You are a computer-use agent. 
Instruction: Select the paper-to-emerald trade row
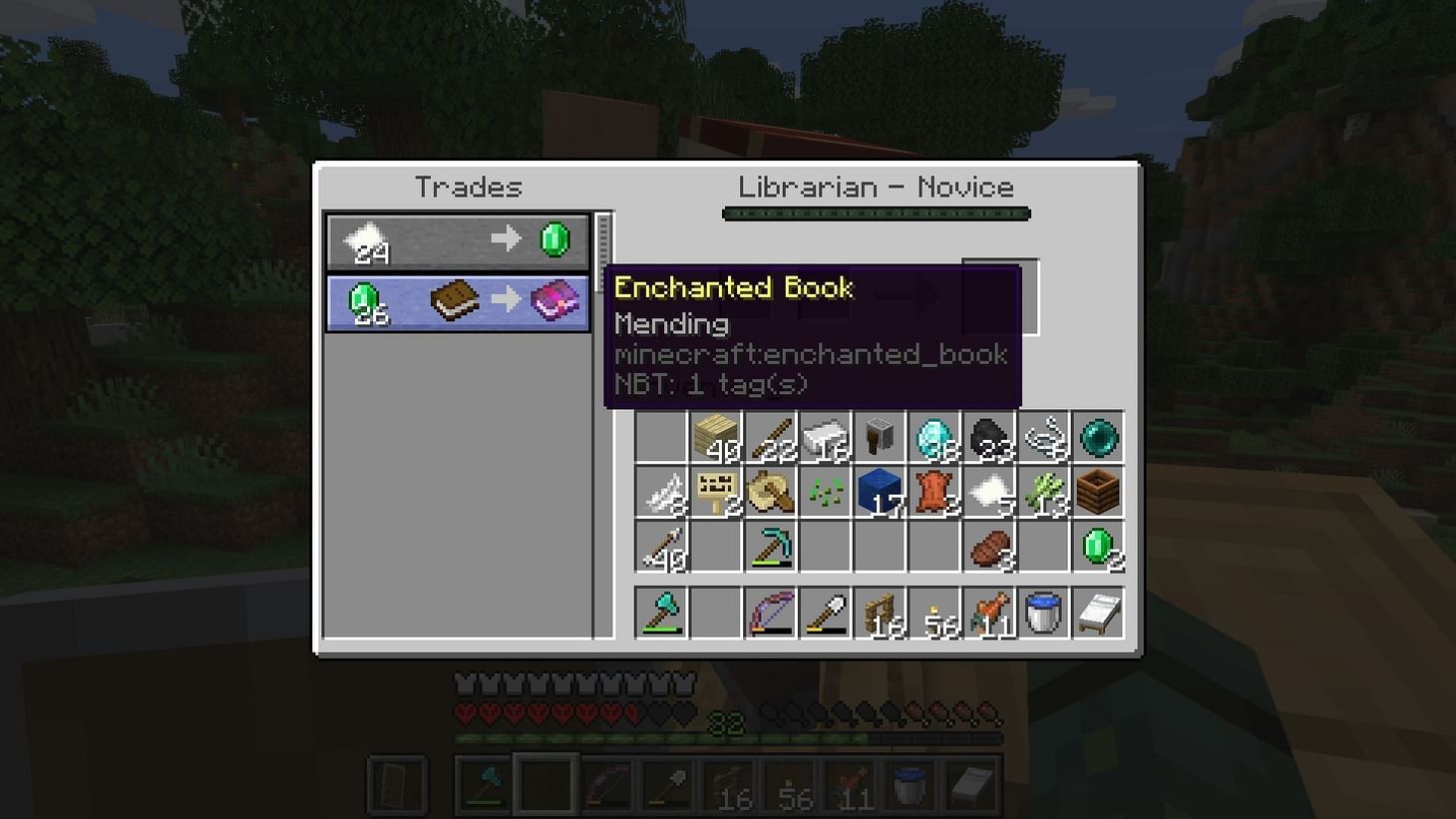click(457, 237)
